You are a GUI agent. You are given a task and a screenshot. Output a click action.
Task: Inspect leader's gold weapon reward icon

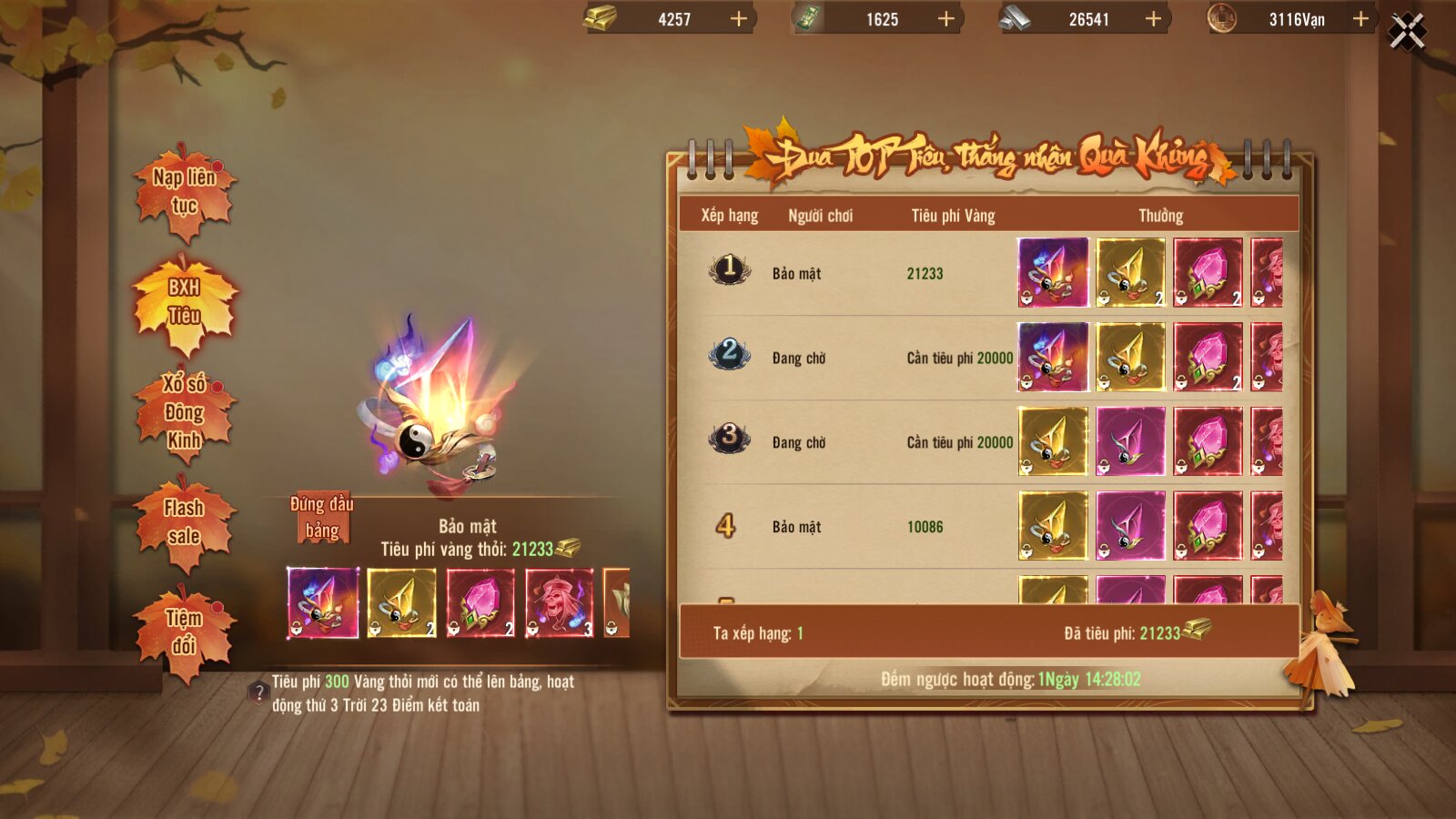[x=401, y=602]
